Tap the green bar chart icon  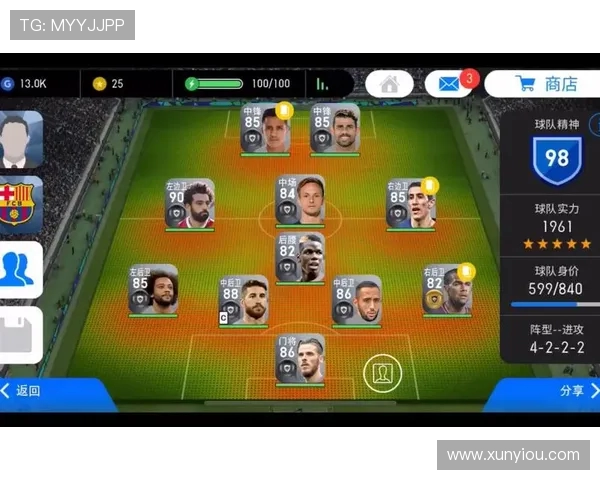[x=322, y=84]
